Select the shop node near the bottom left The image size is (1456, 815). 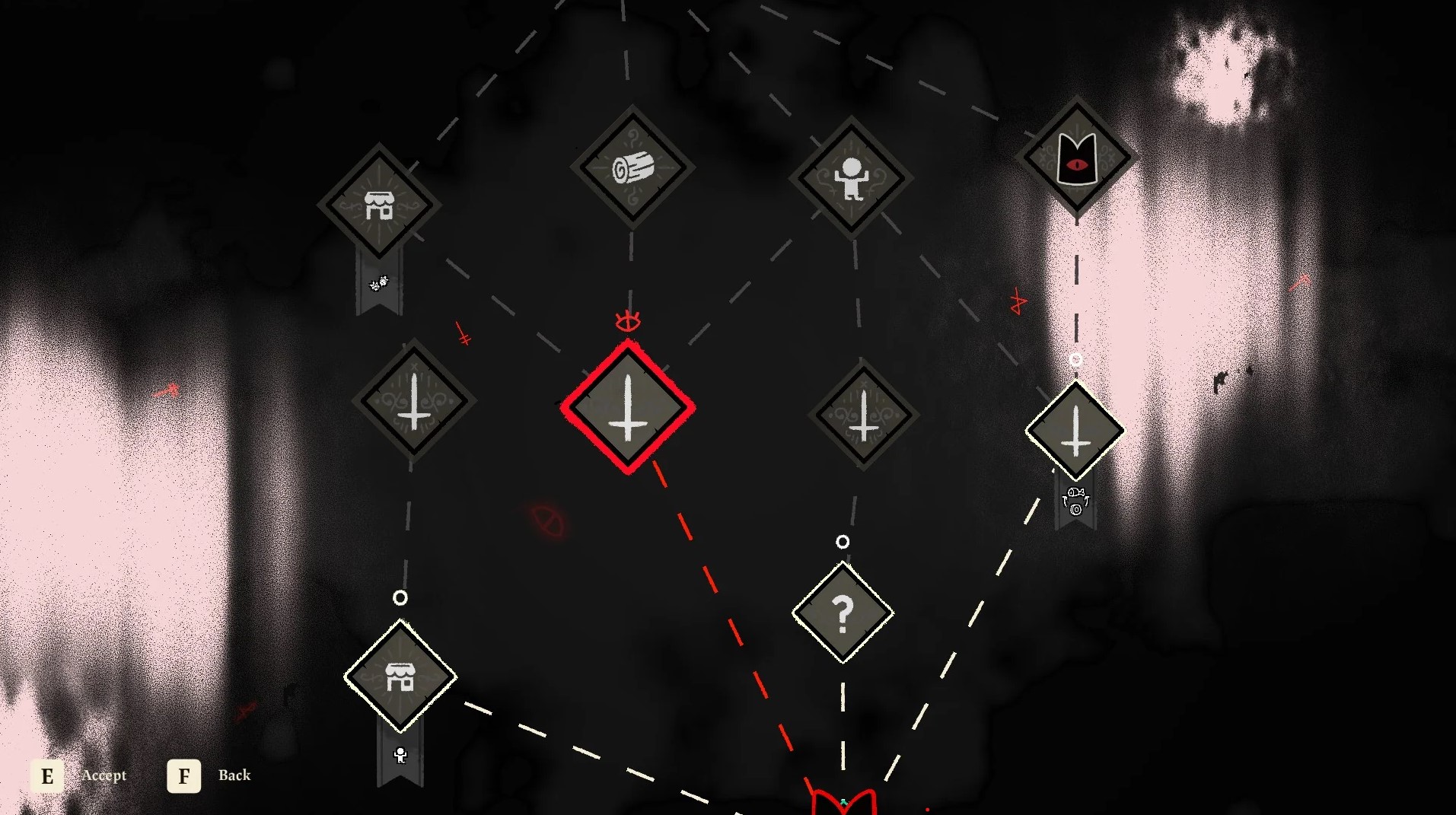(401, 680)
